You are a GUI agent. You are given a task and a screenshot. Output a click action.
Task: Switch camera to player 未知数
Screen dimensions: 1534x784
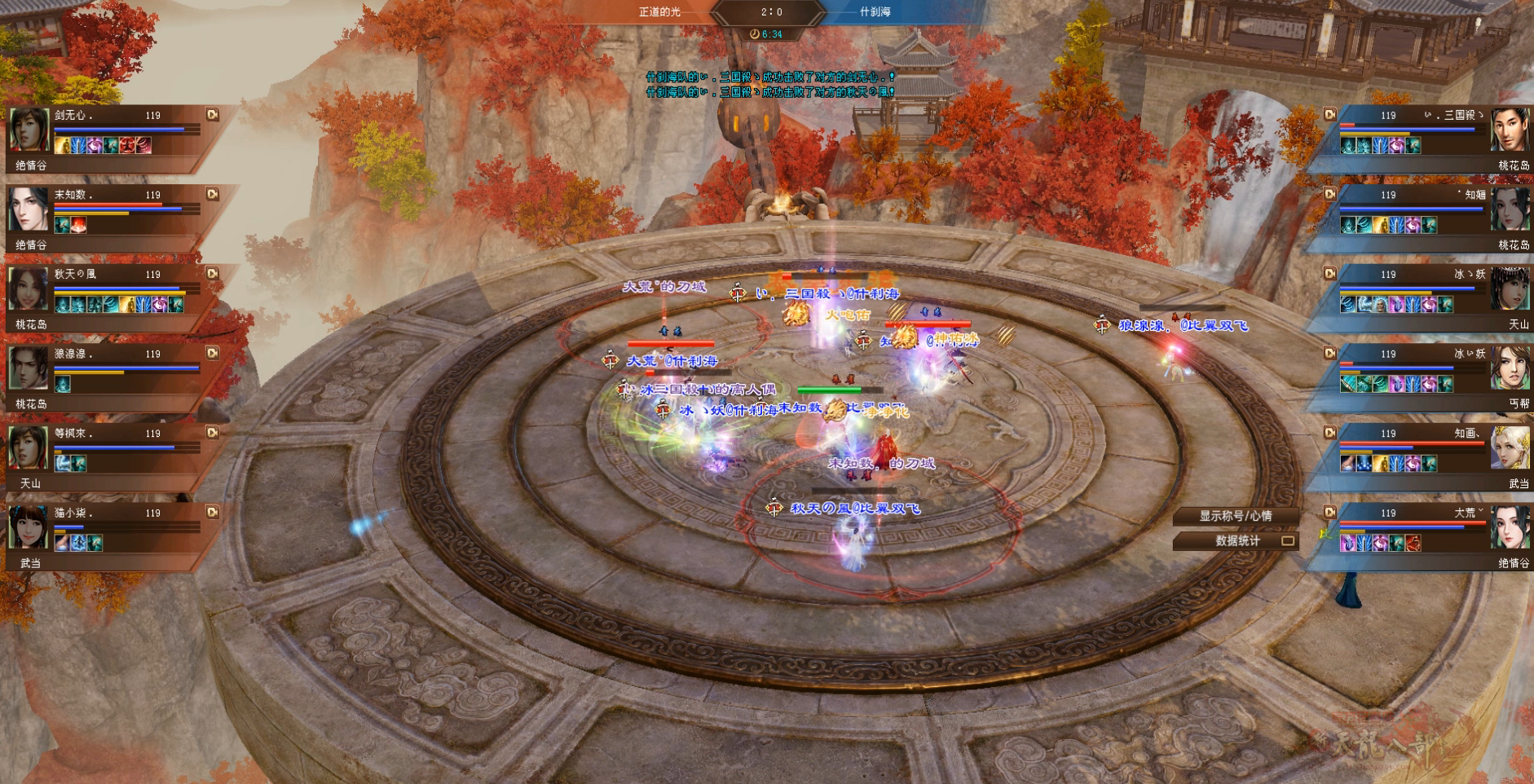(x=213, y=194)
